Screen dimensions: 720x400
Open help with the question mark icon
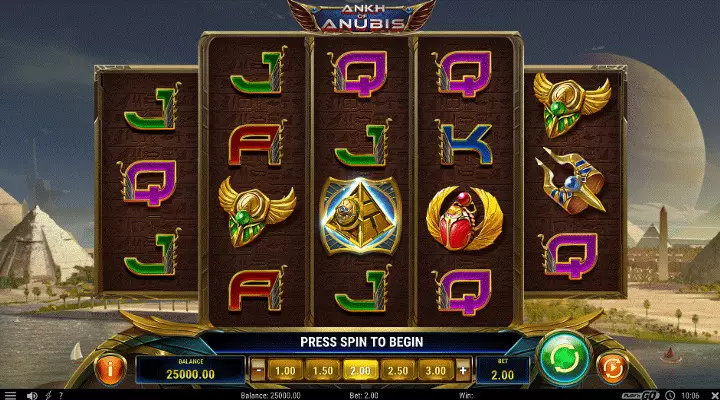click(x=59, y=395)
